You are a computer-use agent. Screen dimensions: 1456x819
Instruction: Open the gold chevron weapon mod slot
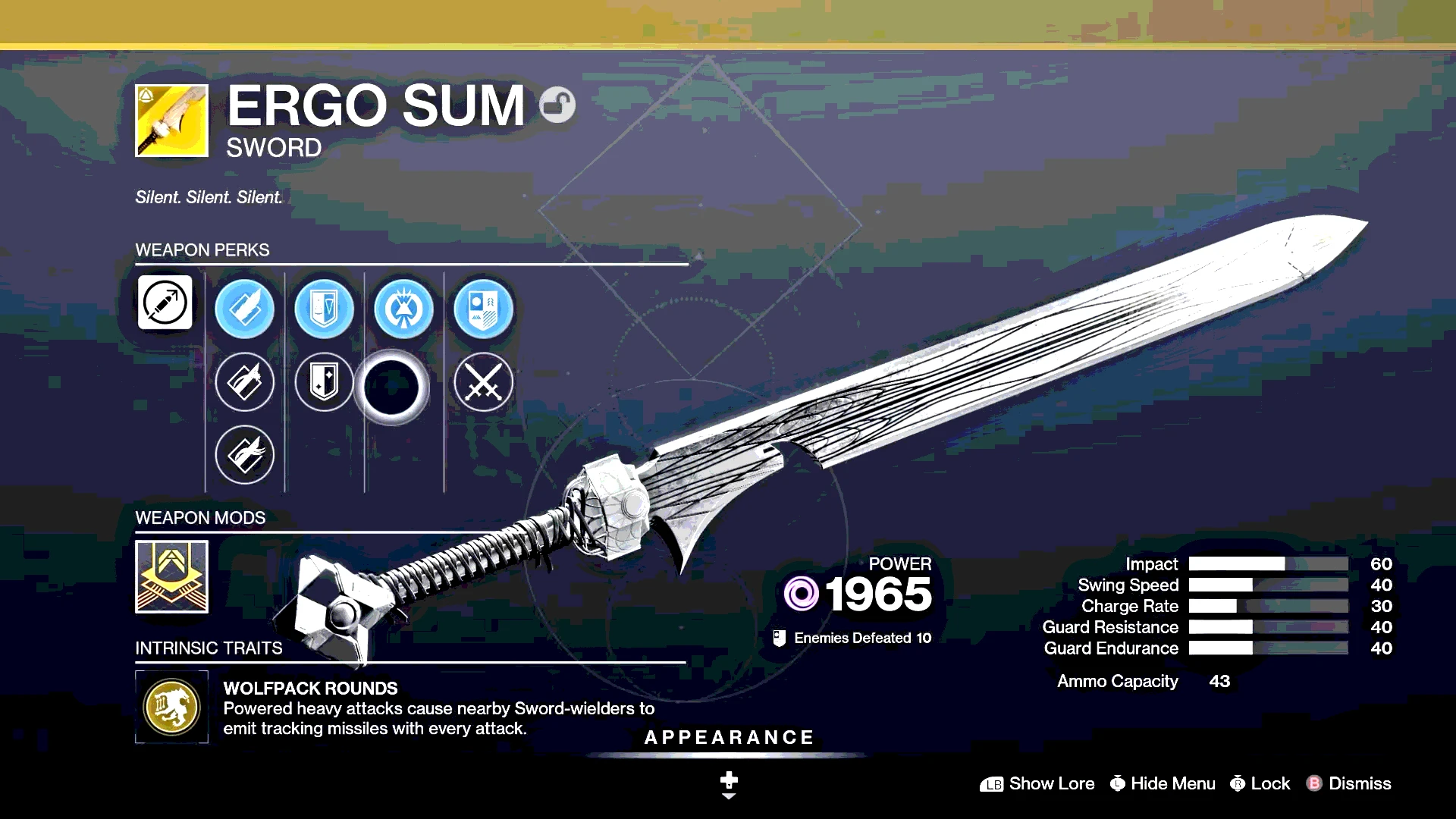[171, 576]
